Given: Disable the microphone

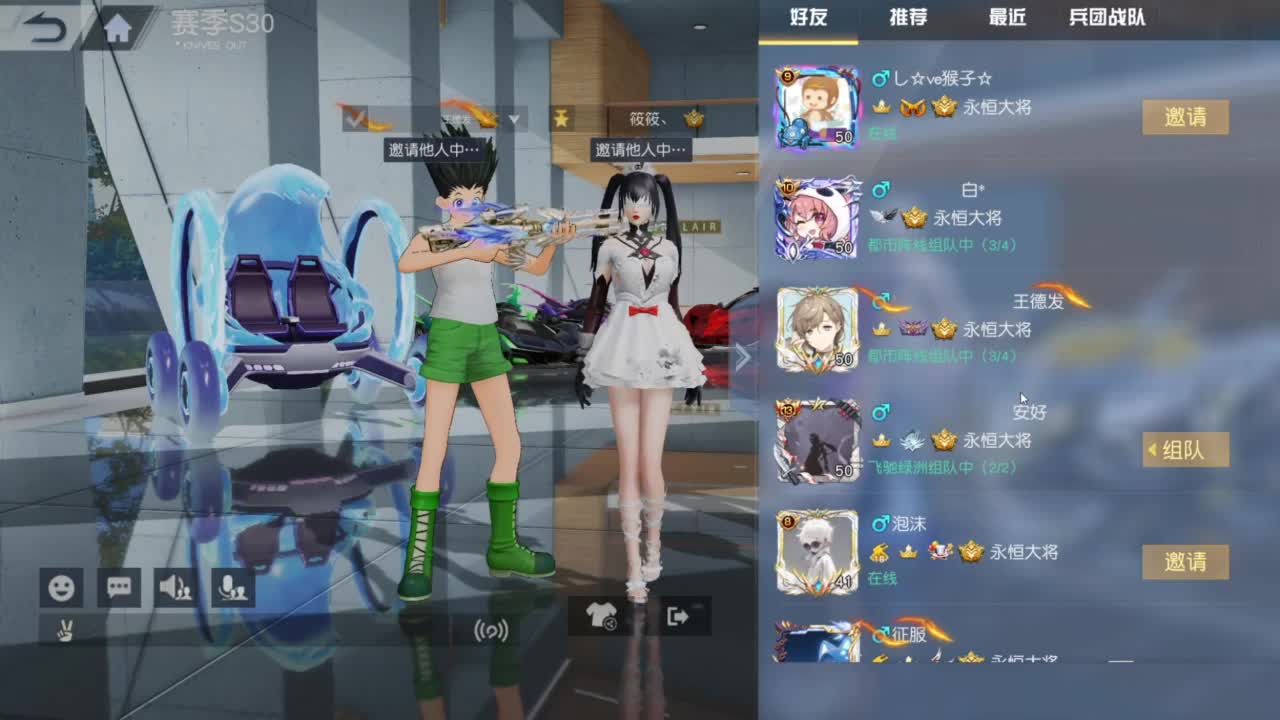Looking at the screenshot, I should tap(233, 588).
